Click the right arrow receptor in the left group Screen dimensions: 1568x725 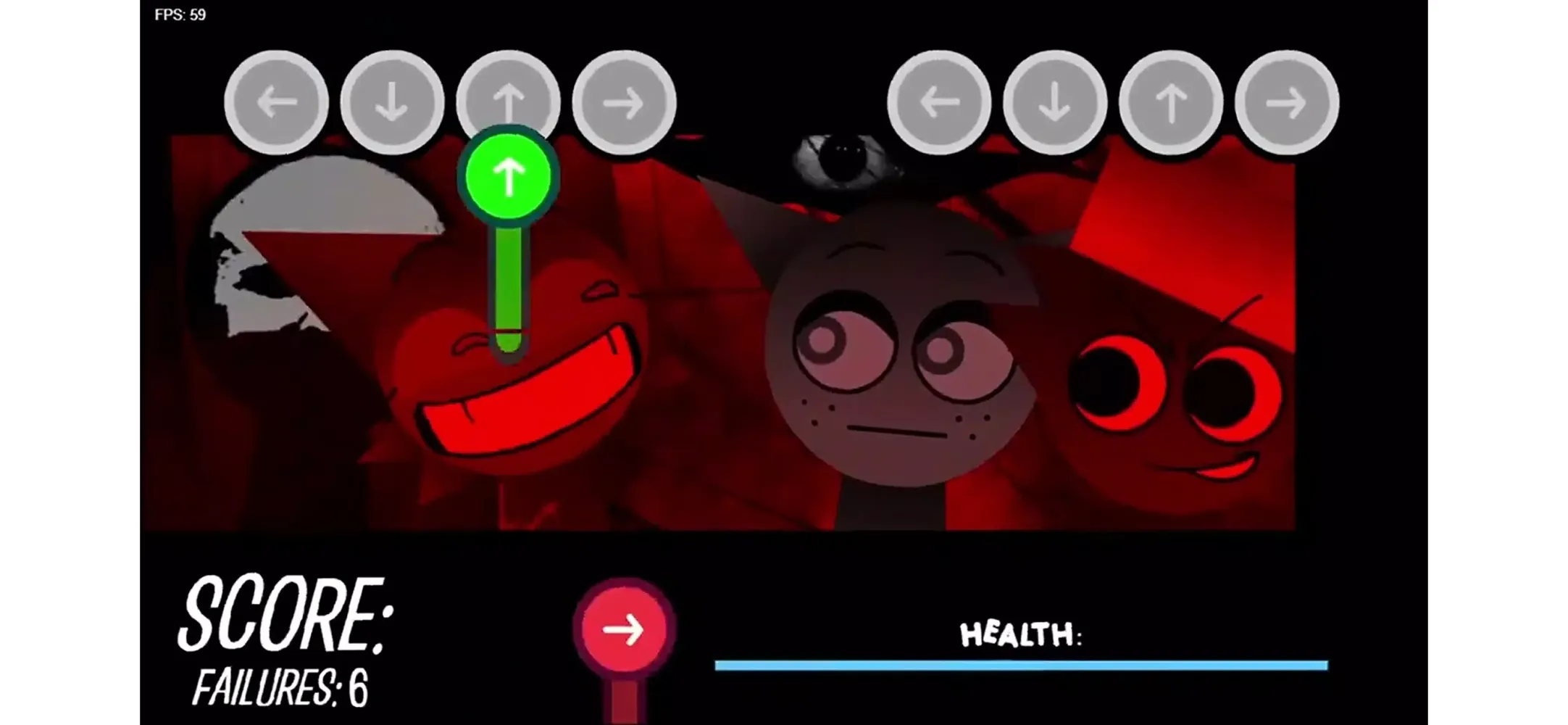(625, 101)
